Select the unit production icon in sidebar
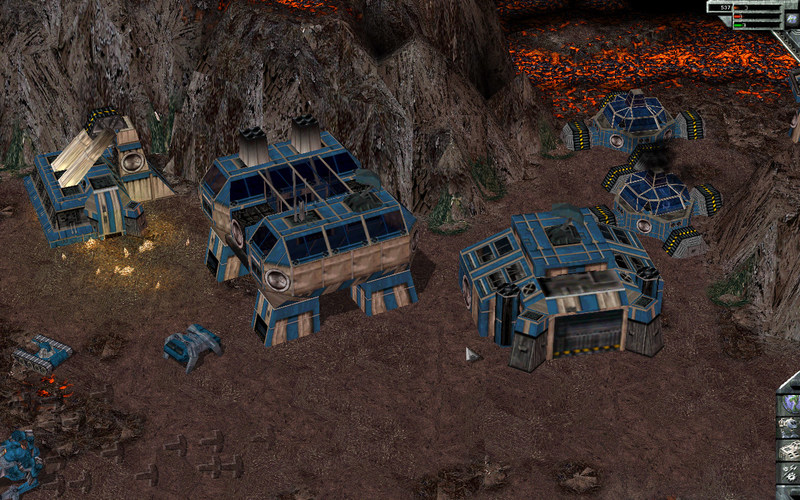 click(790, 426)
